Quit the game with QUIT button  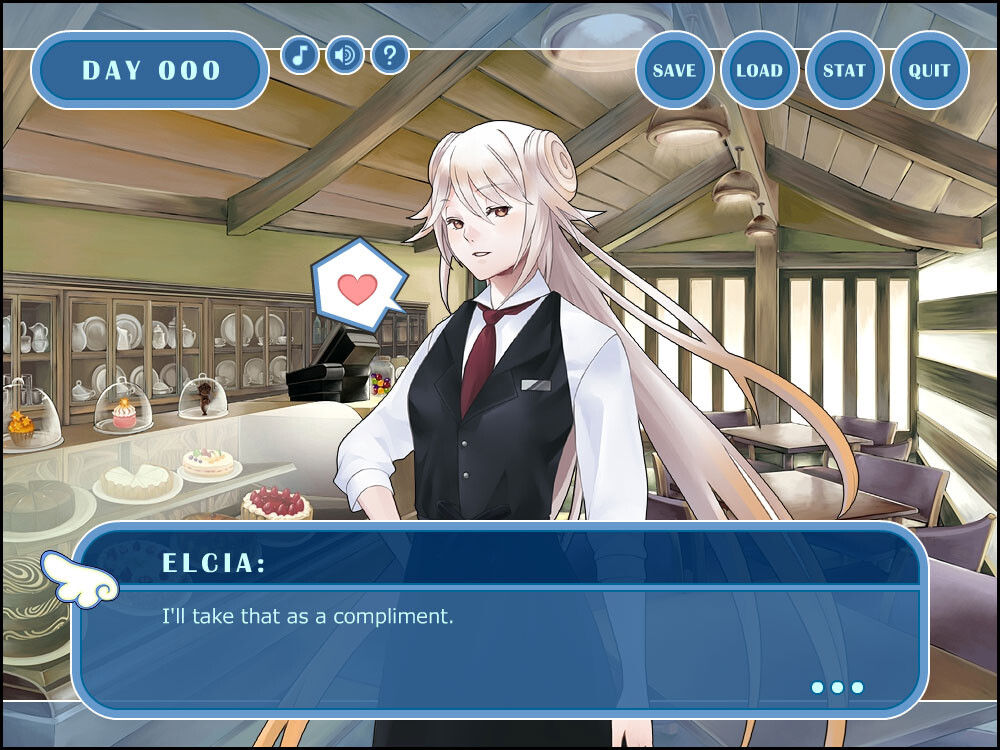click(x=929, y=70)
